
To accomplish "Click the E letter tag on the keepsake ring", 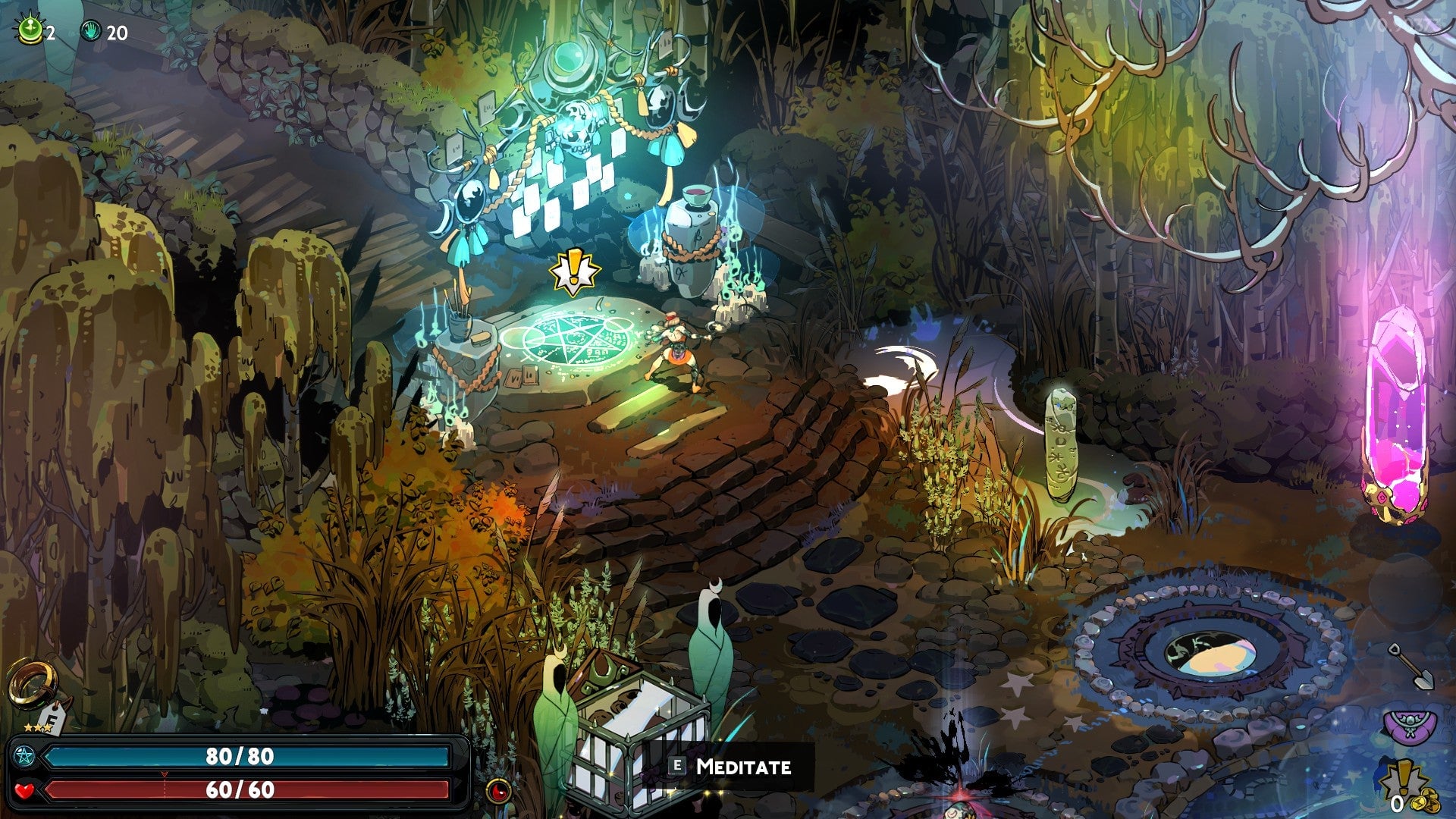I will (x=52, y=718).
